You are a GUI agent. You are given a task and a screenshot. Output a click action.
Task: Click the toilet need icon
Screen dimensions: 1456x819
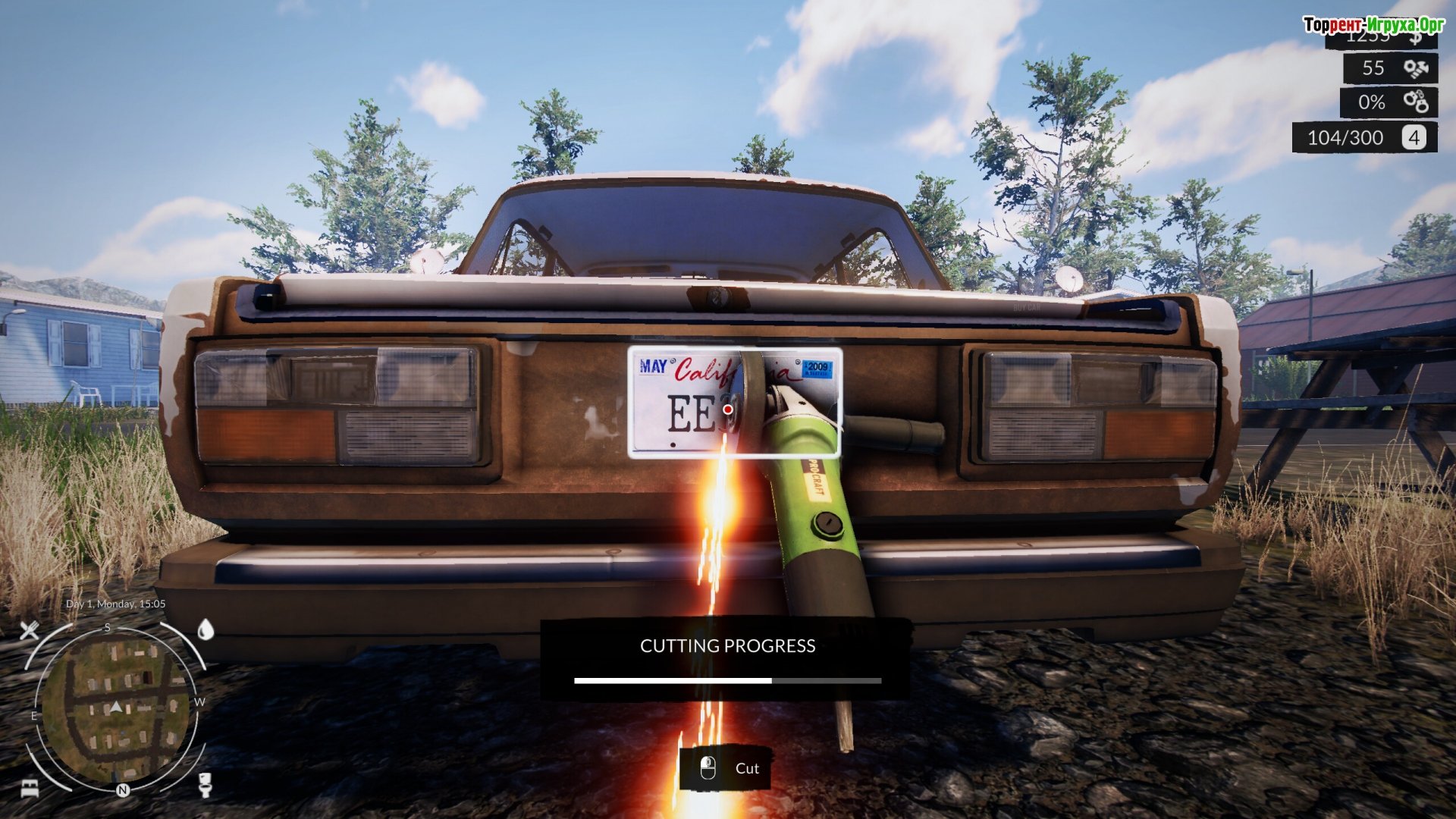pos(205,784)
